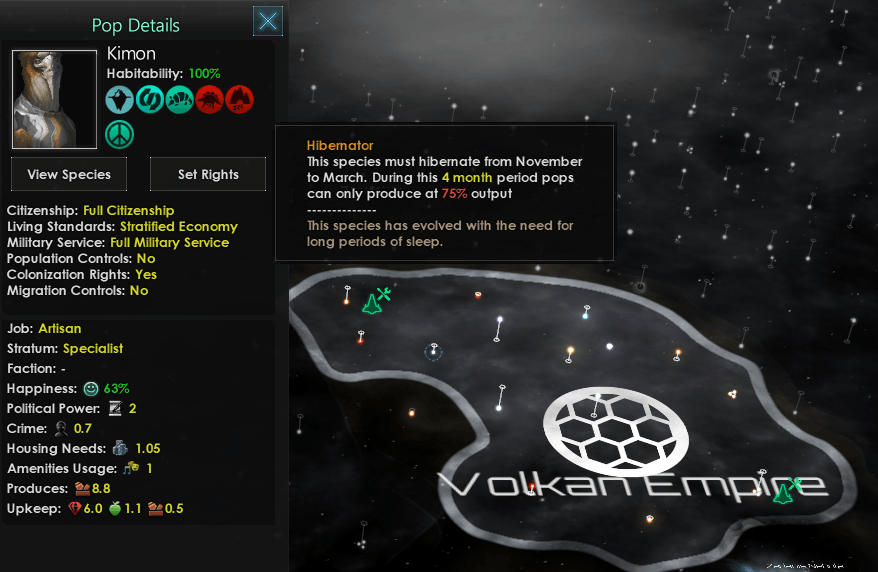Select the red mountain trait icon
878x572 pixels.
pos(239,99)
